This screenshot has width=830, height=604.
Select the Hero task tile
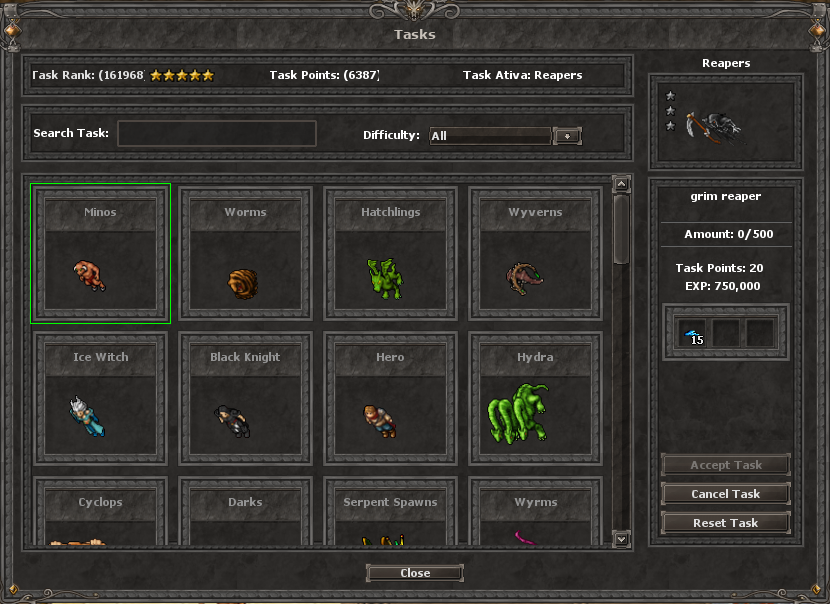pyautogui.click(x=390, y=399)
